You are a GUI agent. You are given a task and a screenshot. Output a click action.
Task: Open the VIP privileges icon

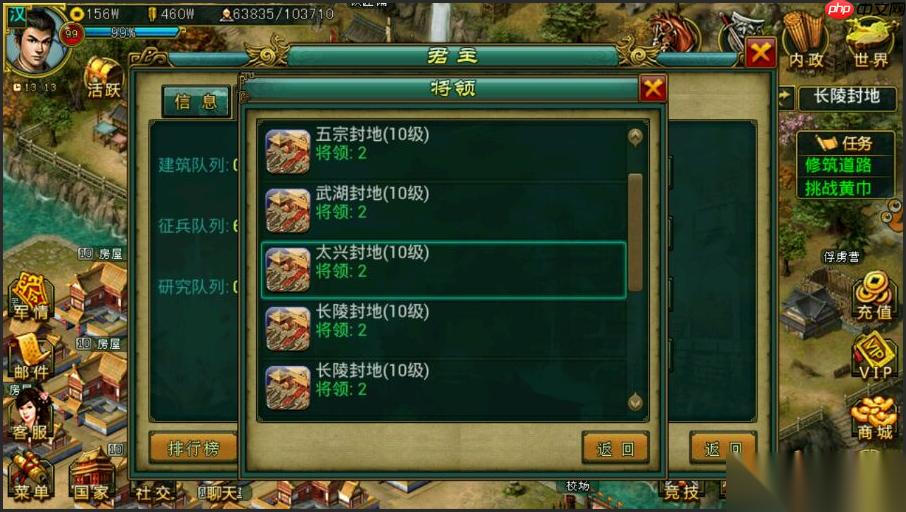pos(873,356)
